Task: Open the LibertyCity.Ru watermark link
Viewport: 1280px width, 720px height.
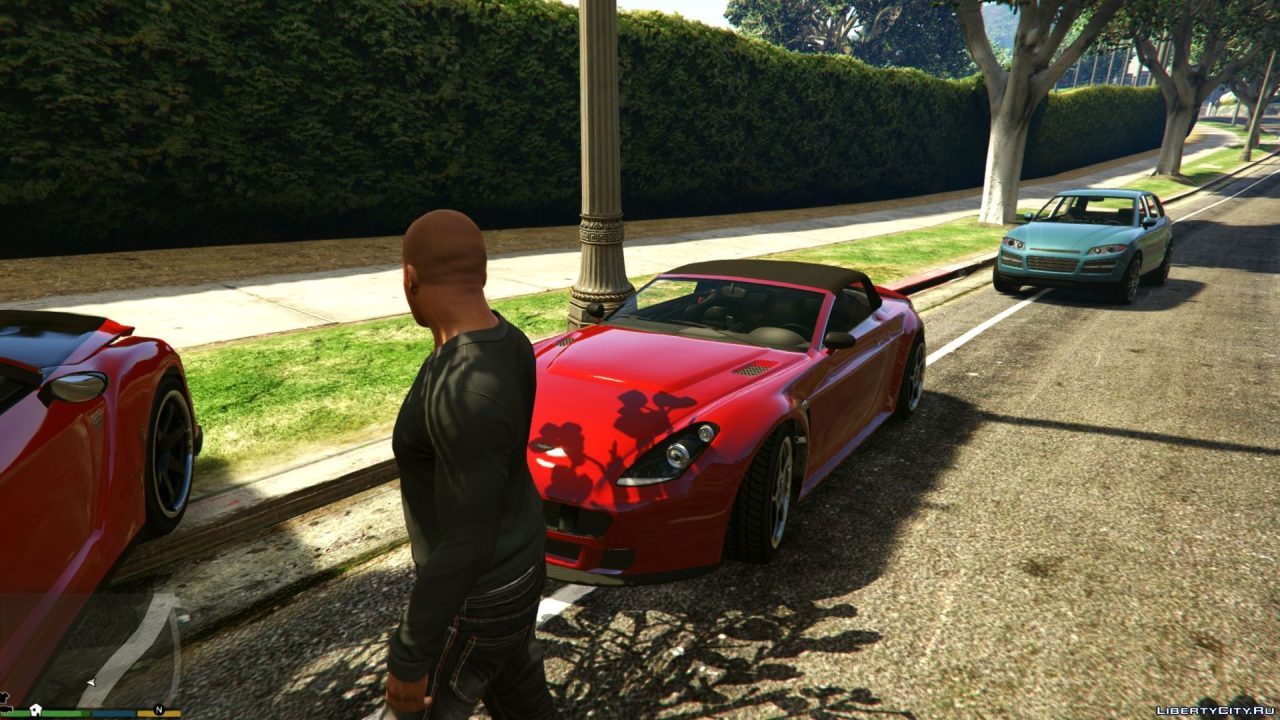Action: pos(1216,709)
